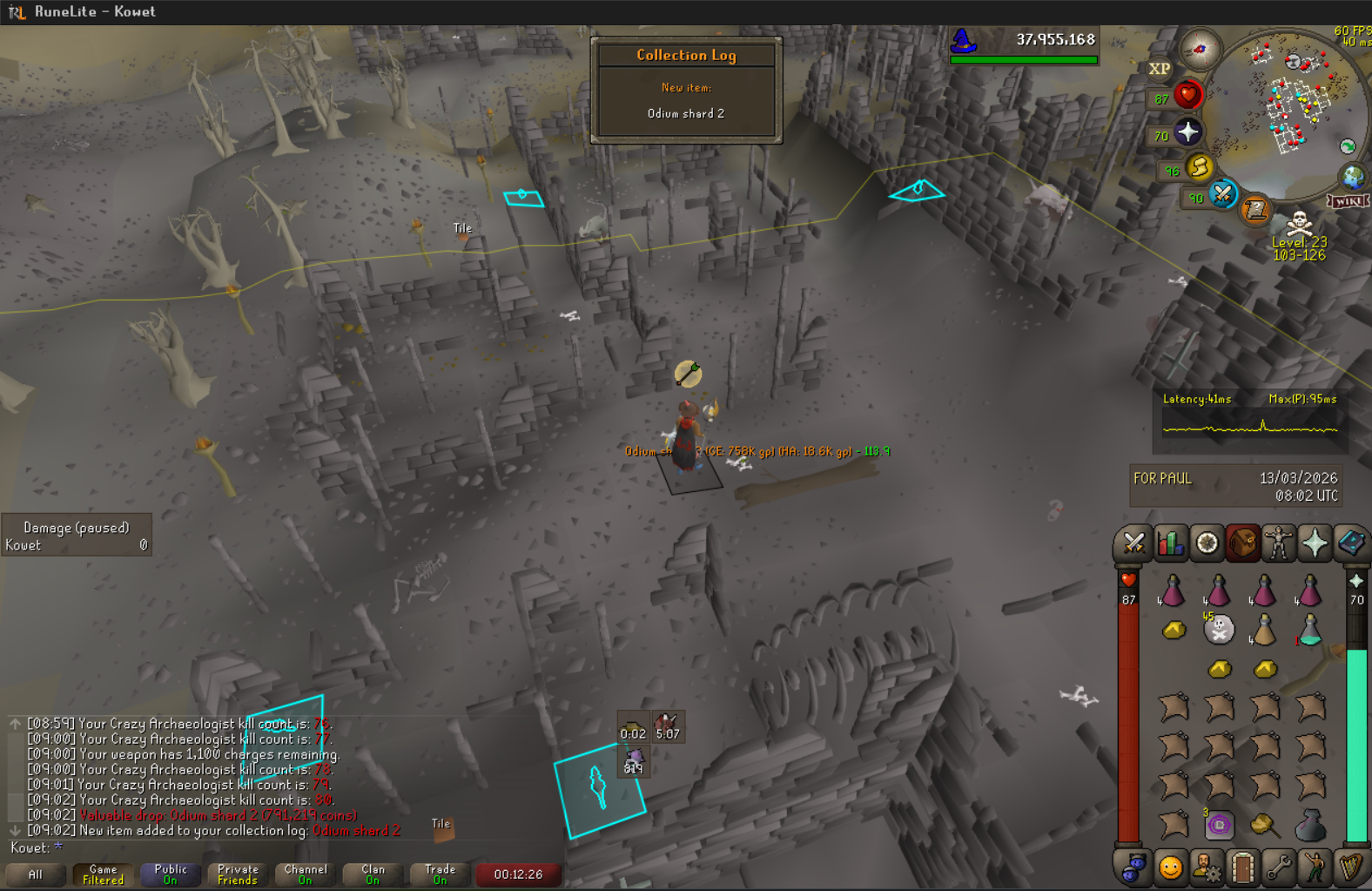Open the Wiki lookup banner
1372x891 pixels.
[x=1348, y=201]
